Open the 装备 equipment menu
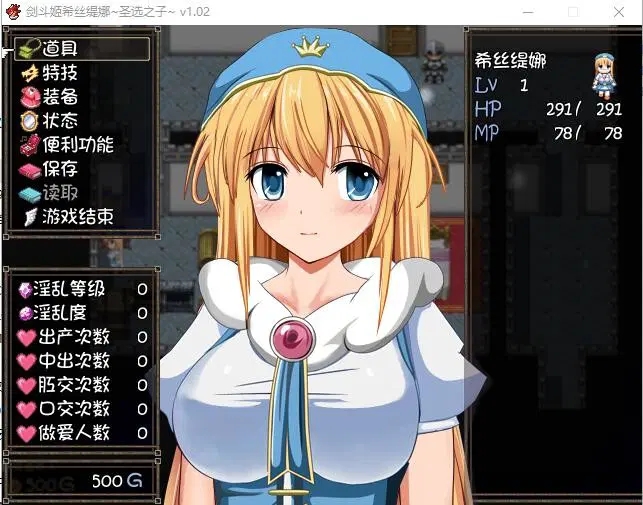Viewport: 643px width, 505px height. coord(60,97)
